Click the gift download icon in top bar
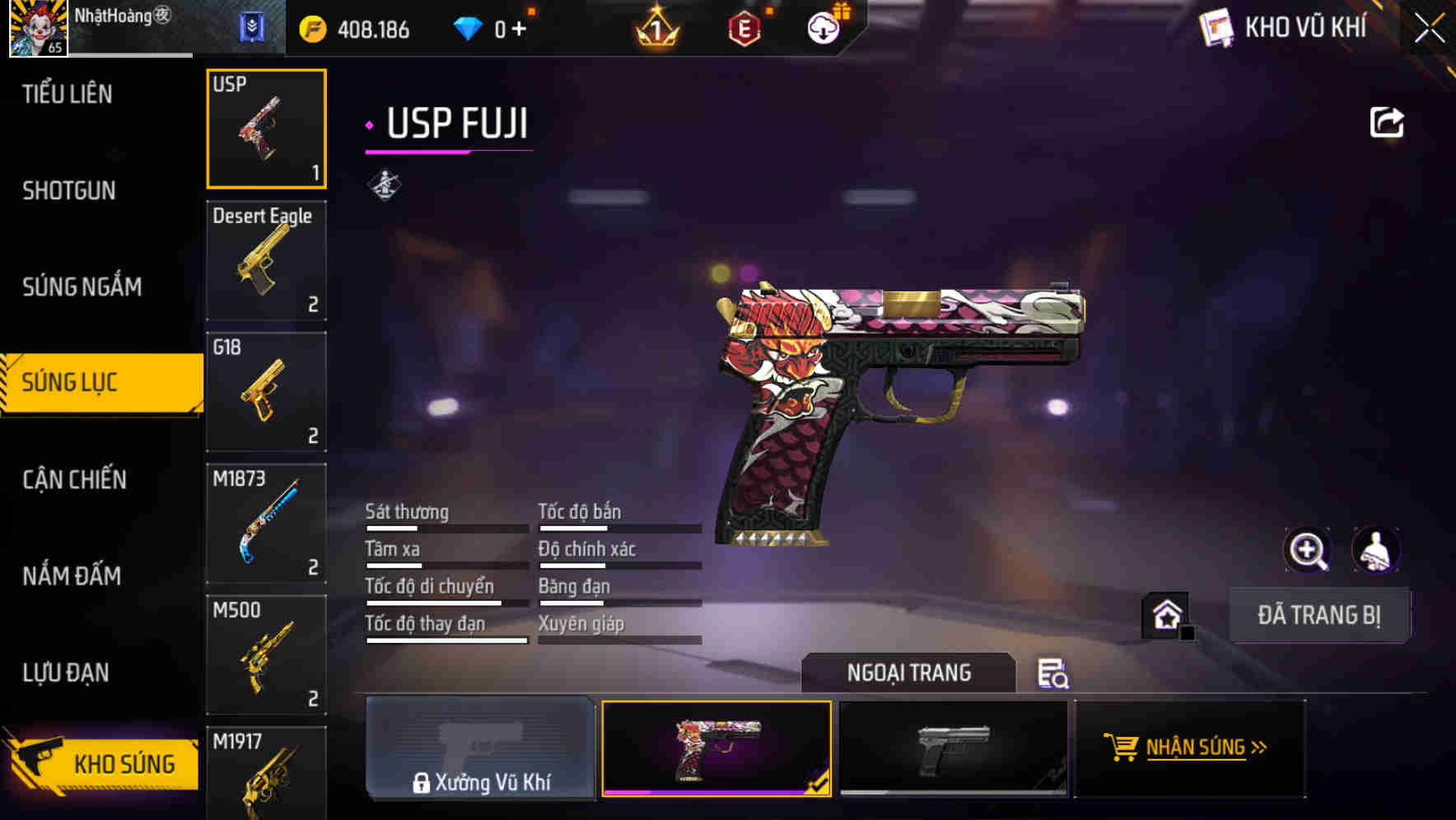Viewport: 1456px width, 820px height. coord(823,27)
